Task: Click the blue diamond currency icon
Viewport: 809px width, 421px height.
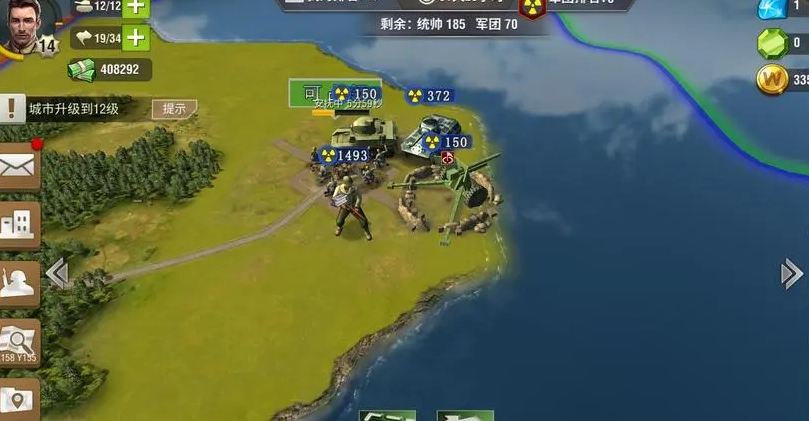Action: click(771, 8)
